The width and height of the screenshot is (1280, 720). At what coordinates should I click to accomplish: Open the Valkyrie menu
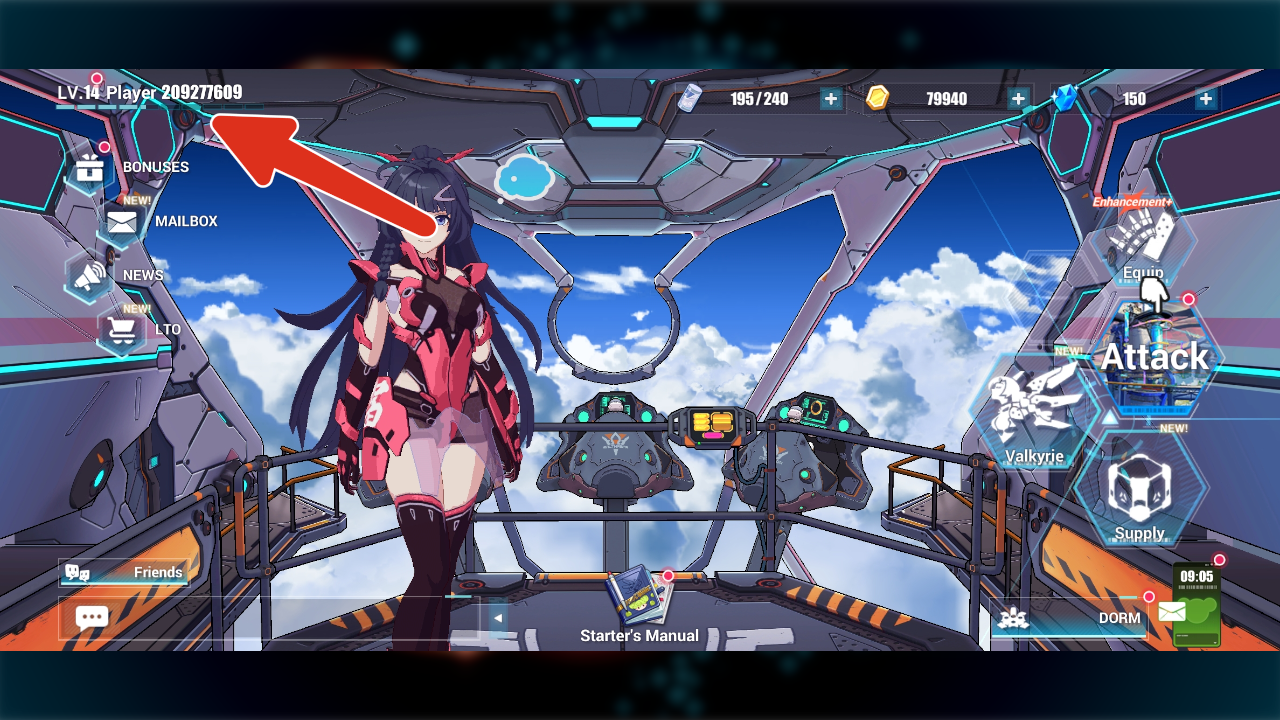[1033, 412]
